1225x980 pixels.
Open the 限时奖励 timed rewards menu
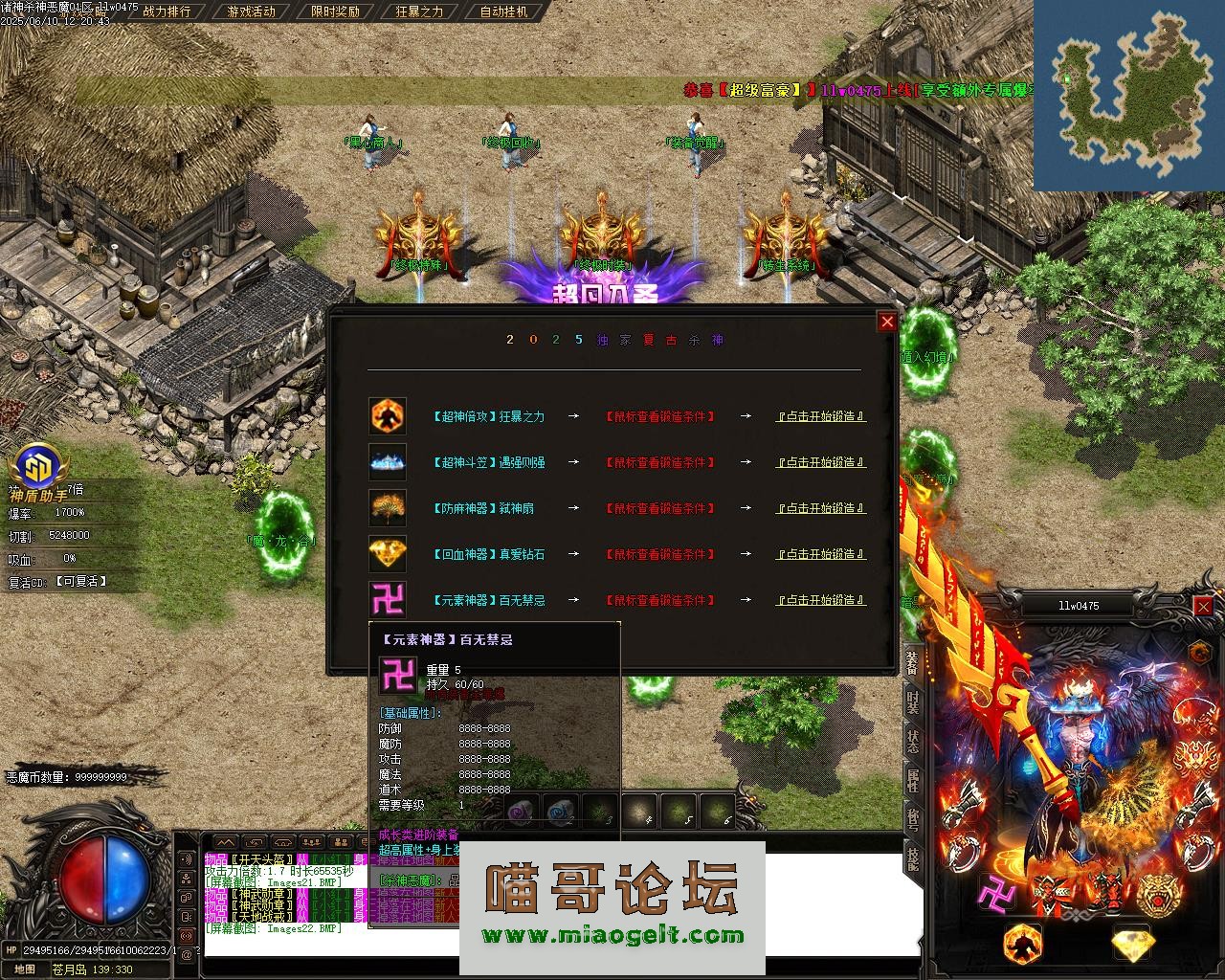click(335, 11)
